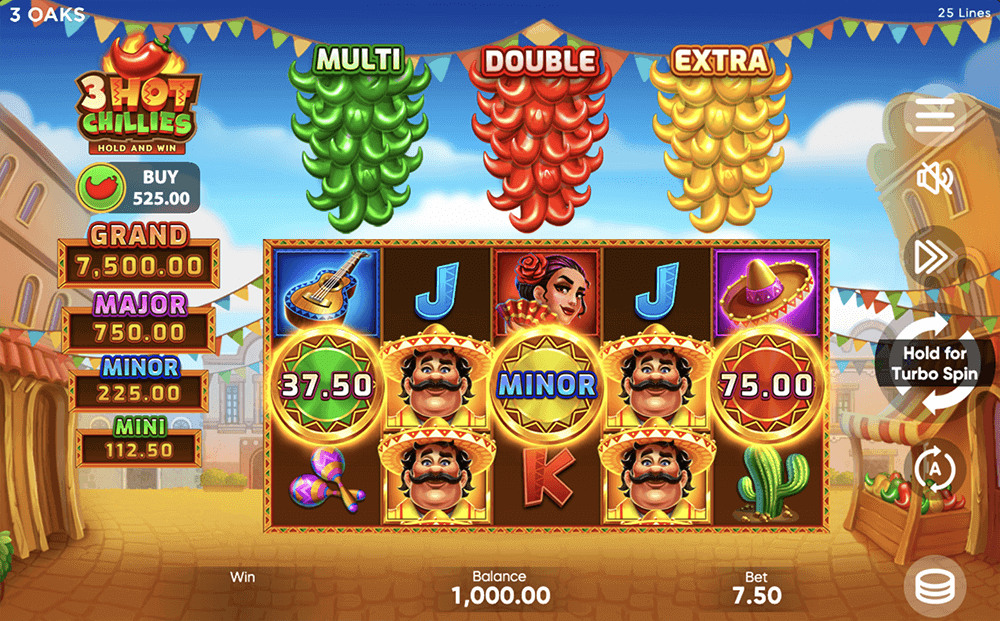
Task: Open the hamburger menu
Action: tap(934, 117)
